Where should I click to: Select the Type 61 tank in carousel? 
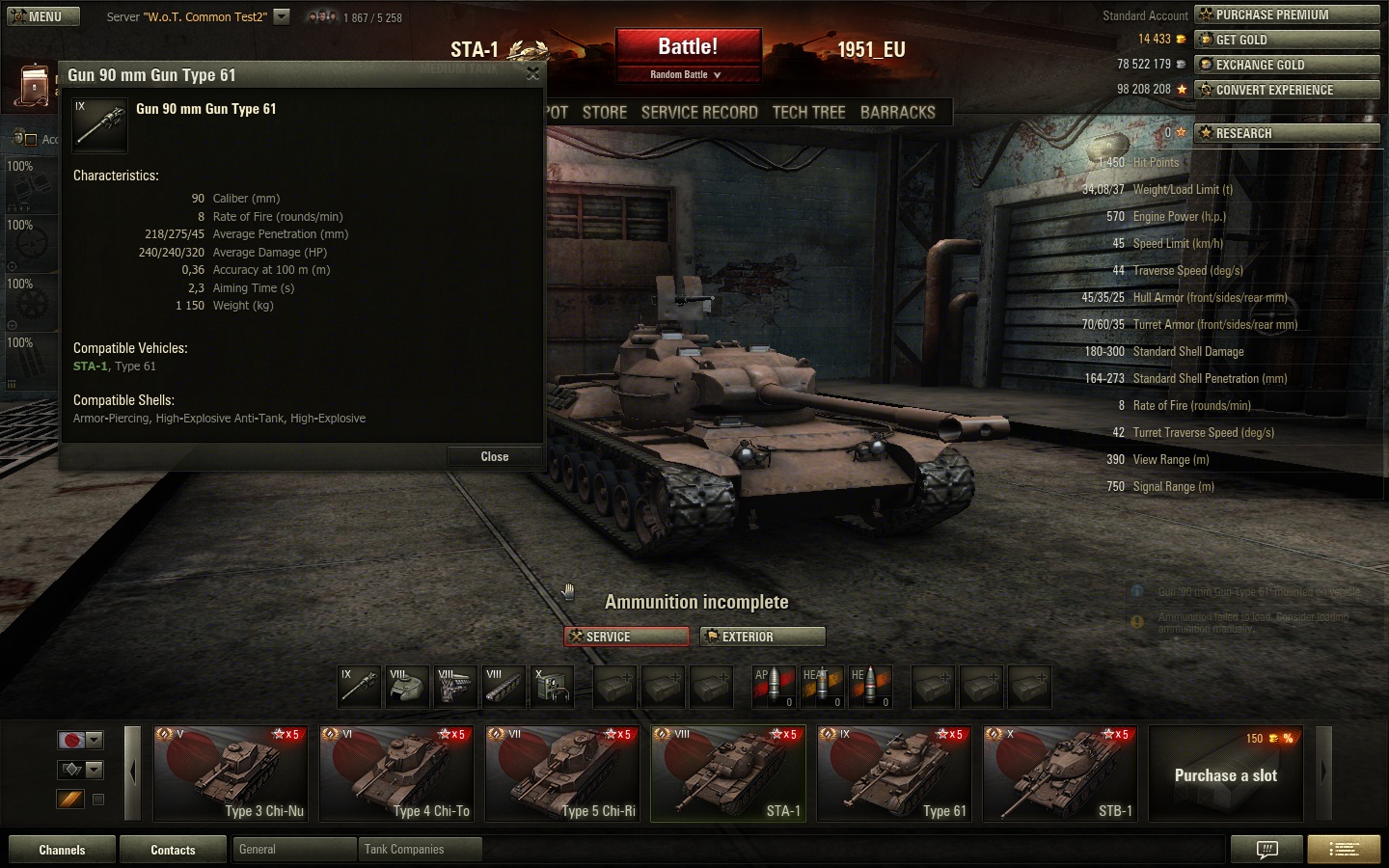(x=893, y=773)
